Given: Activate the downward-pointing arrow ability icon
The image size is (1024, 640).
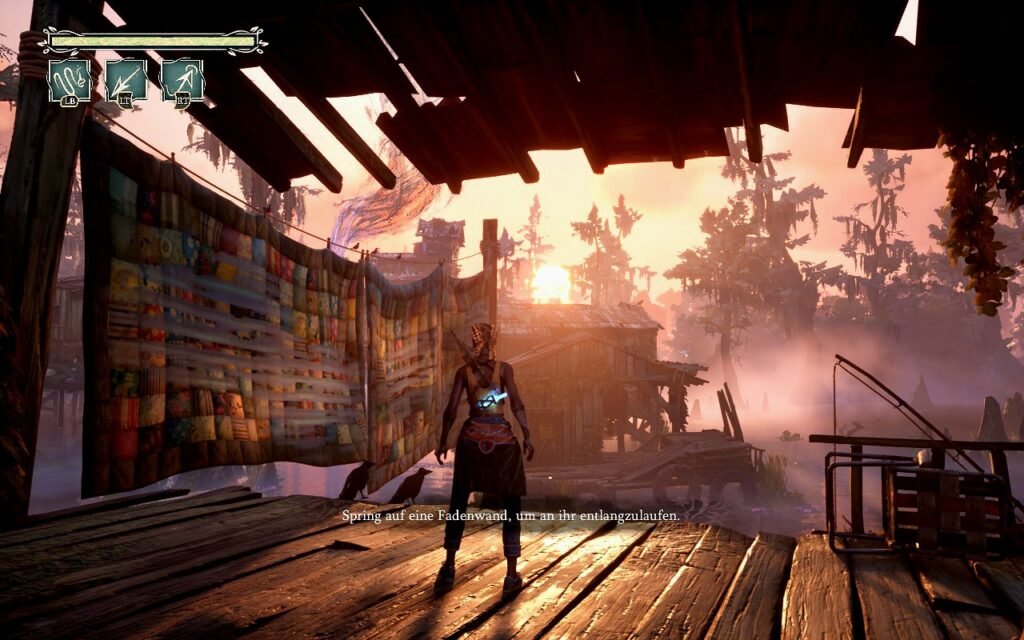Looking at the screenshot, I should [x=126, y=80].
